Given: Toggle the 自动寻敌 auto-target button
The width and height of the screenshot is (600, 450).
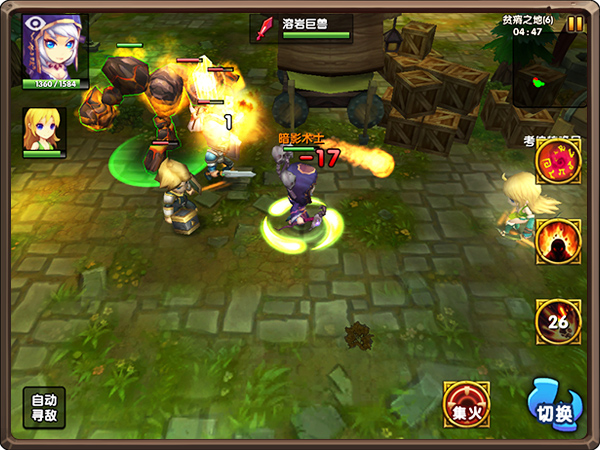Looking at the screenshot, I should point(45,408).
